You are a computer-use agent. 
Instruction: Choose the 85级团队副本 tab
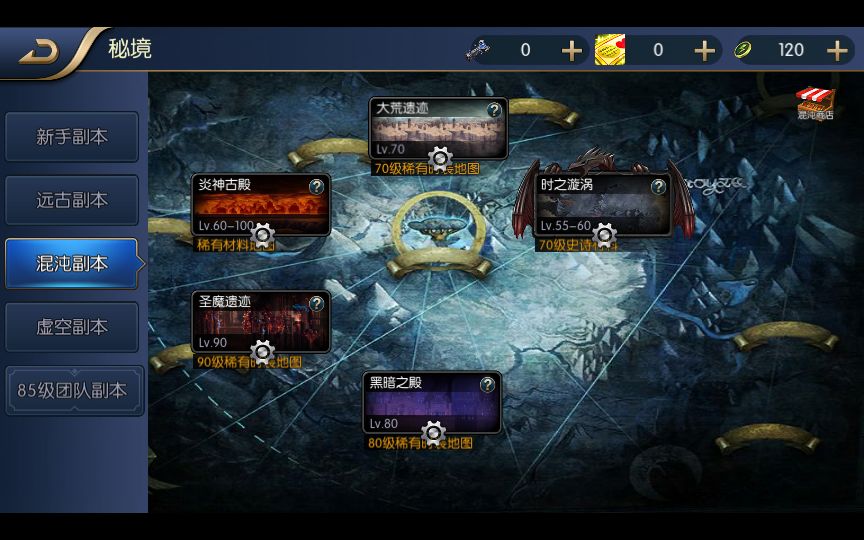tap(72, 391)
